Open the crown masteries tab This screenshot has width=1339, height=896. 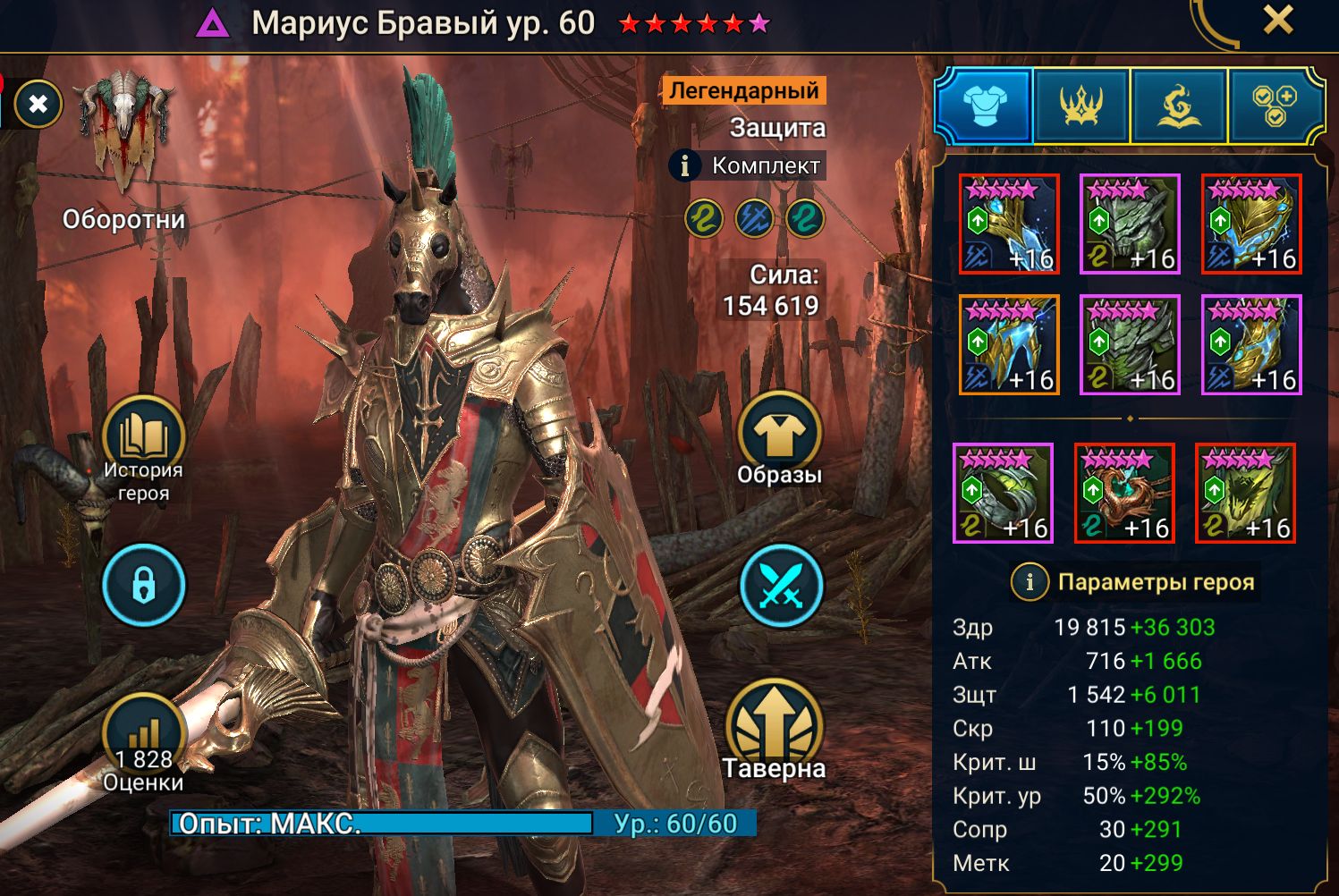(x=1081, y=106)
